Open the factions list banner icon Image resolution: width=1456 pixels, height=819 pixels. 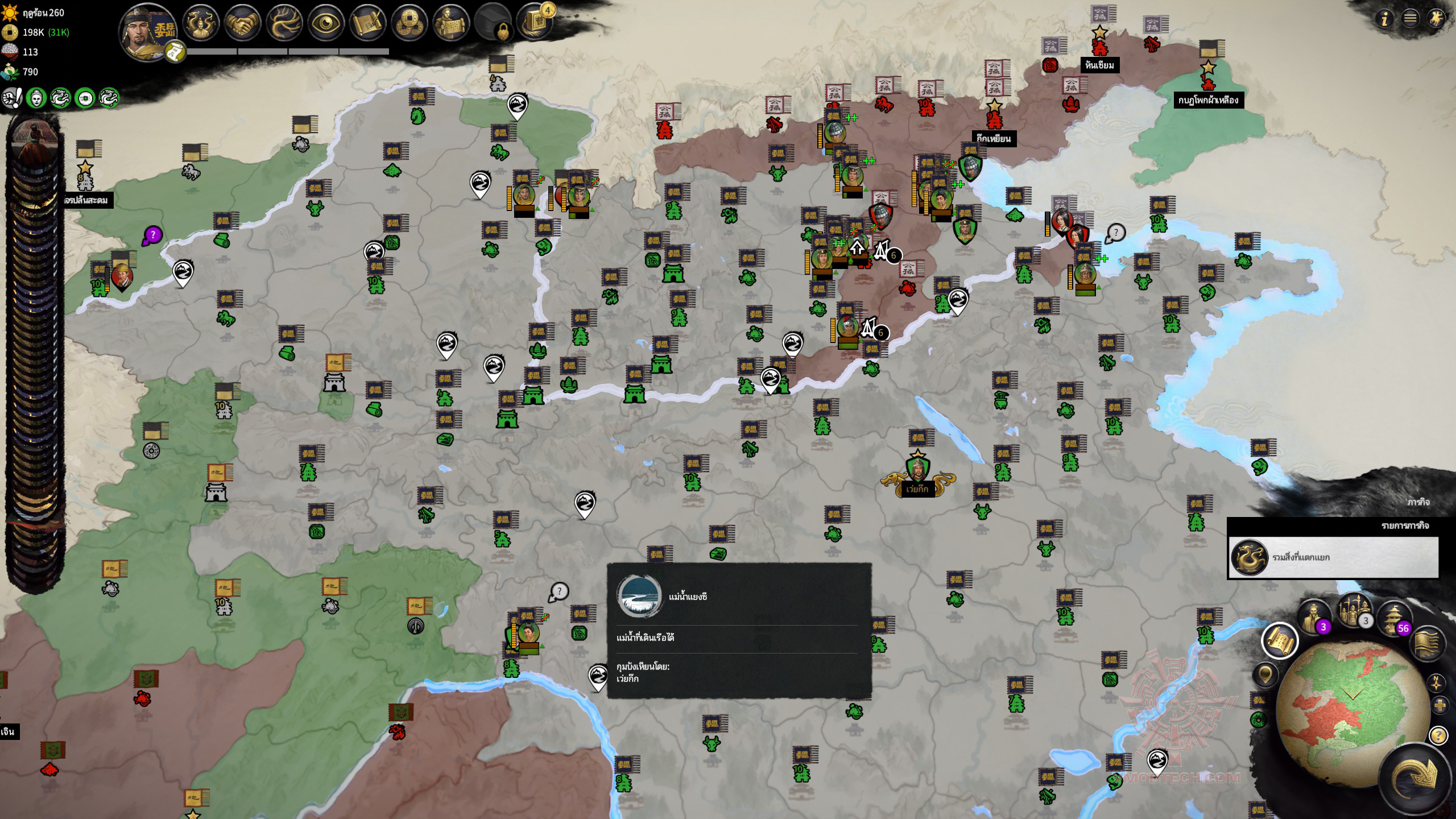pos(1427,643)
